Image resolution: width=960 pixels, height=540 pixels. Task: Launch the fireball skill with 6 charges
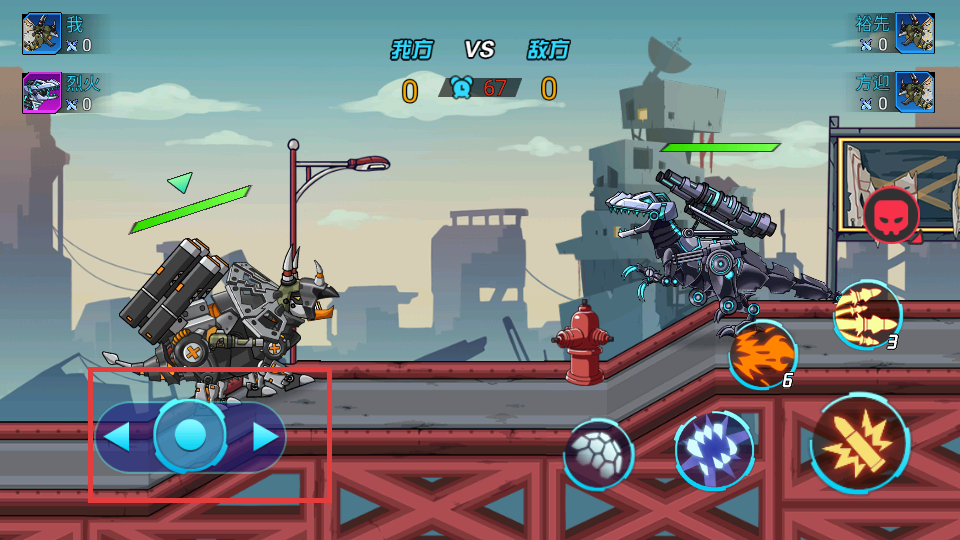(762, 353)
